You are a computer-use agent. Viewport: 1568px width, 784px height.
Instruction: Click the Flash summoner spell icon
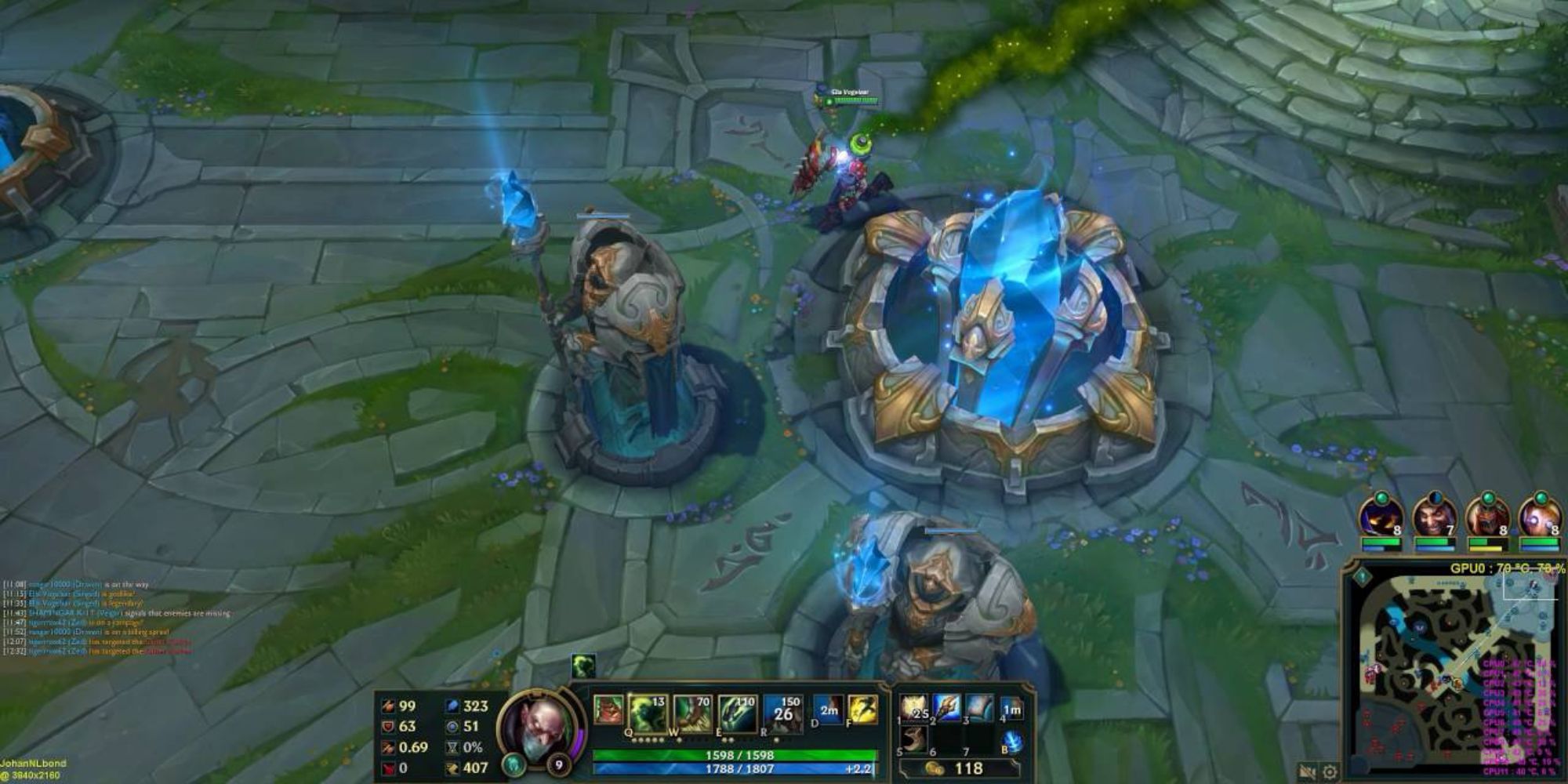pyautogui.click(x=862, y=708)
